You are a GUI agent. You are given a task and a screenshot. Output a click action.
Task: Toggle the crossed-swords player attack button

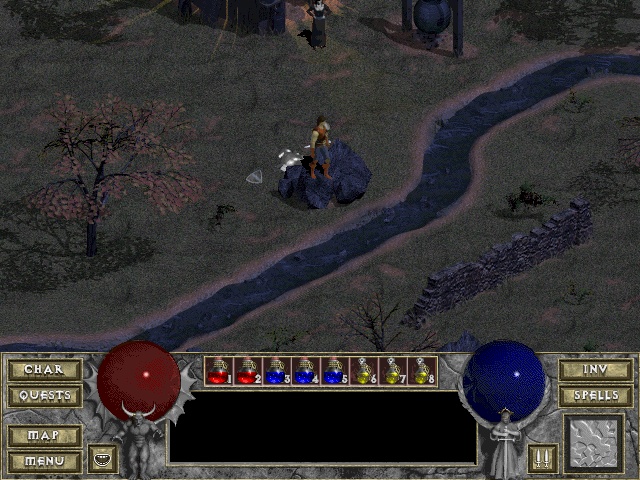tap(542, 458)
